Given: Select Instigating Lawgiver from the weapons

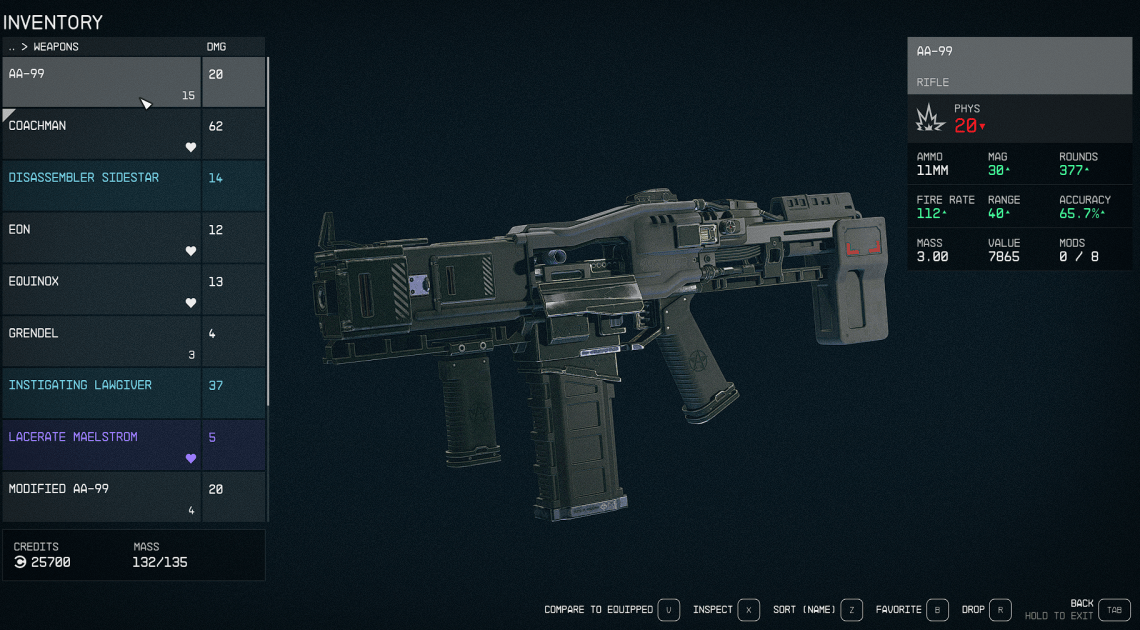Looking at the screenshot, I should click(100, 394).
